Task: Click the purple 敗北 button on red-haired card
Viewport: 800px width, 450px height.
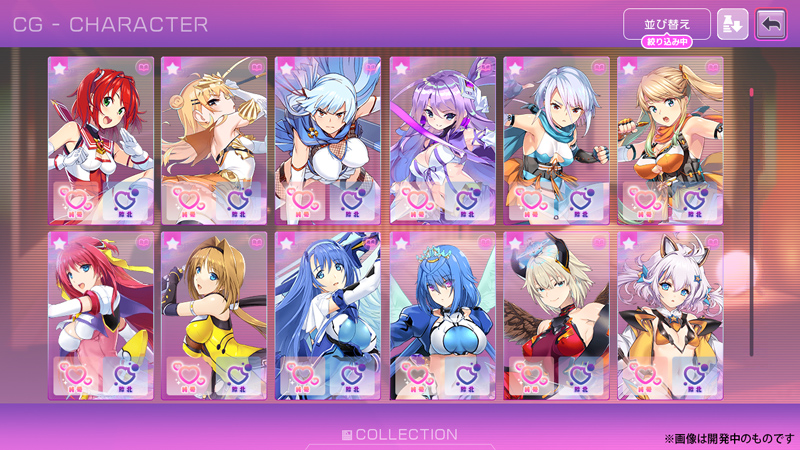Action: tap(122, 200)
